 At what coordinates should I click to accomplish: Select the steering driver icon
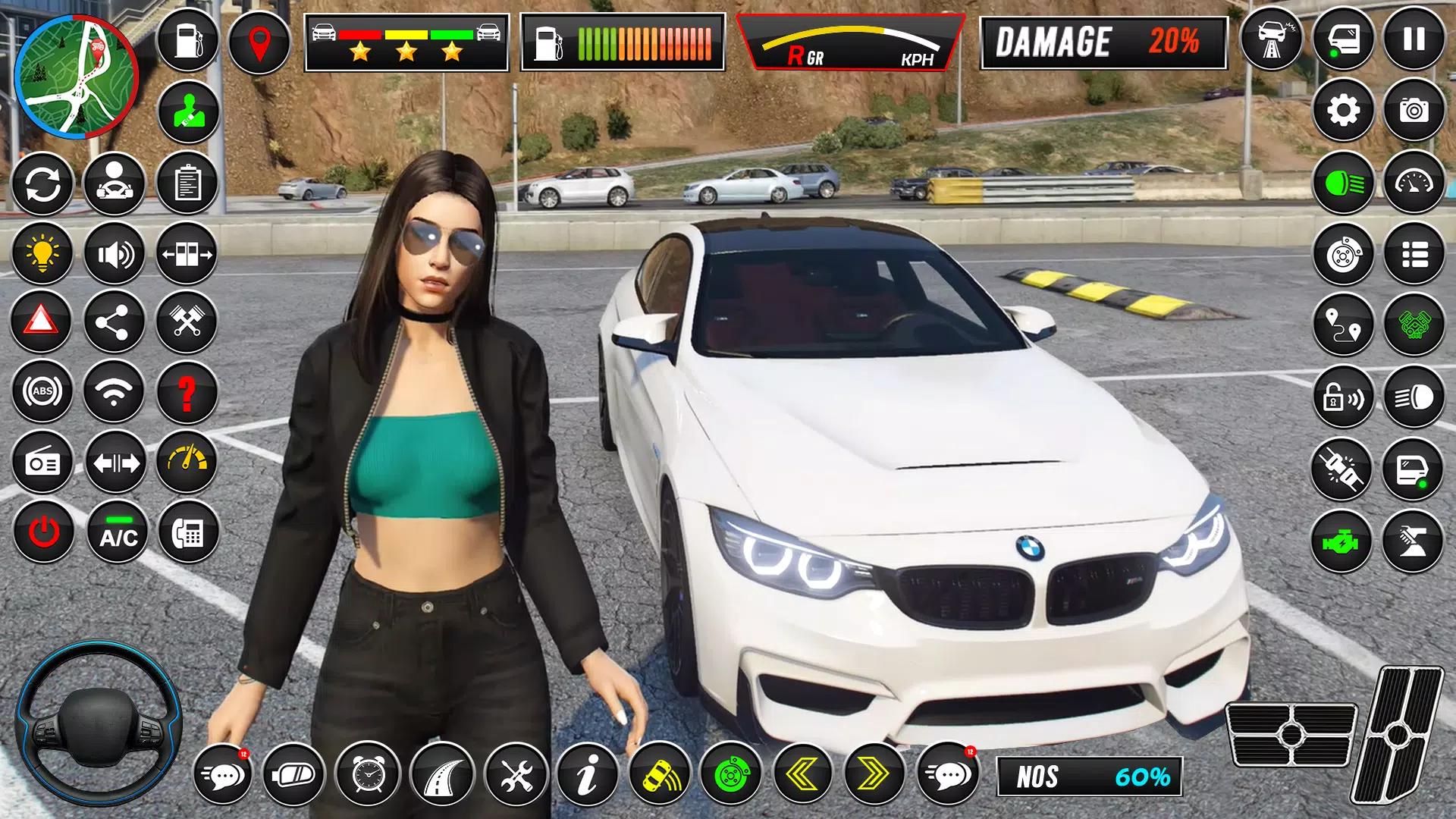(115, 184)
